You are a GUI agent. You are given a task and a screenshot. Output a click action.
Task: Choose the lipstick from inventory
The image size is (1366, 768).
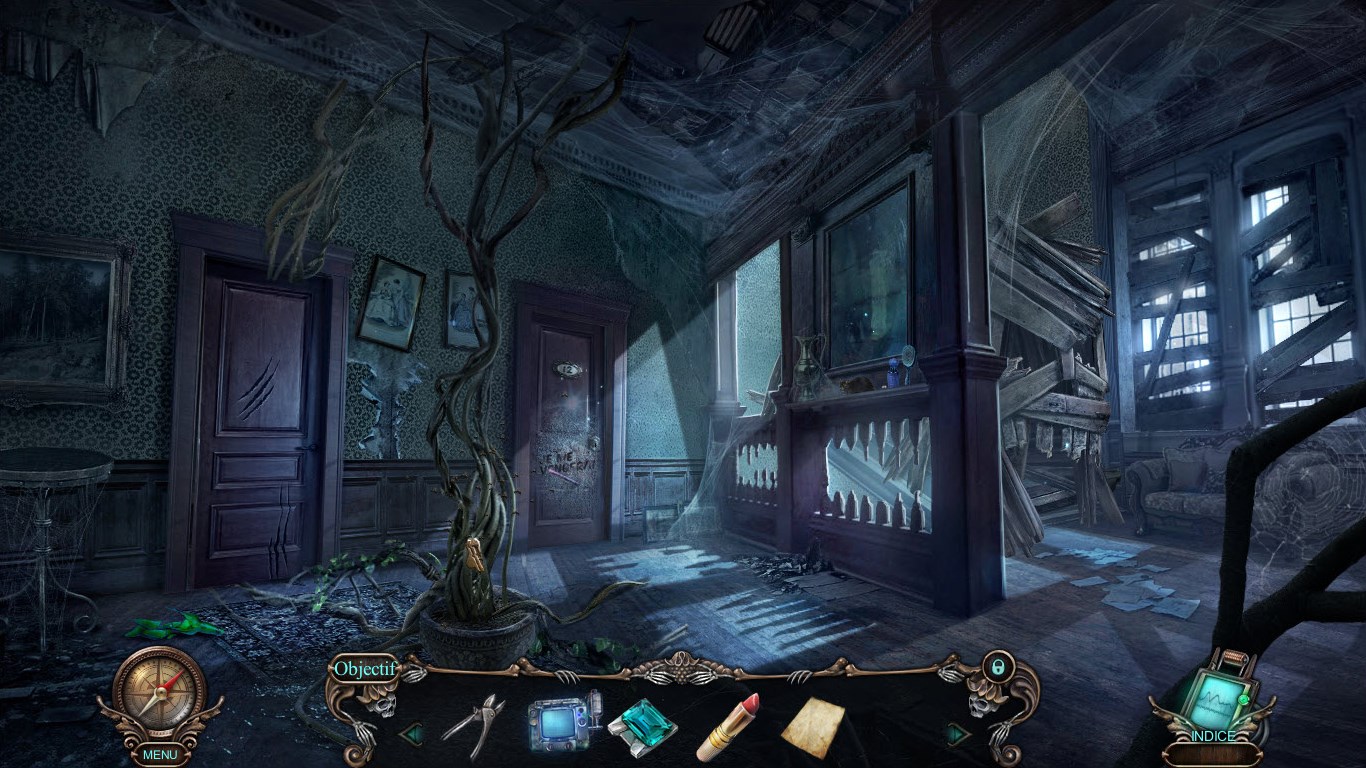point(728,727)
